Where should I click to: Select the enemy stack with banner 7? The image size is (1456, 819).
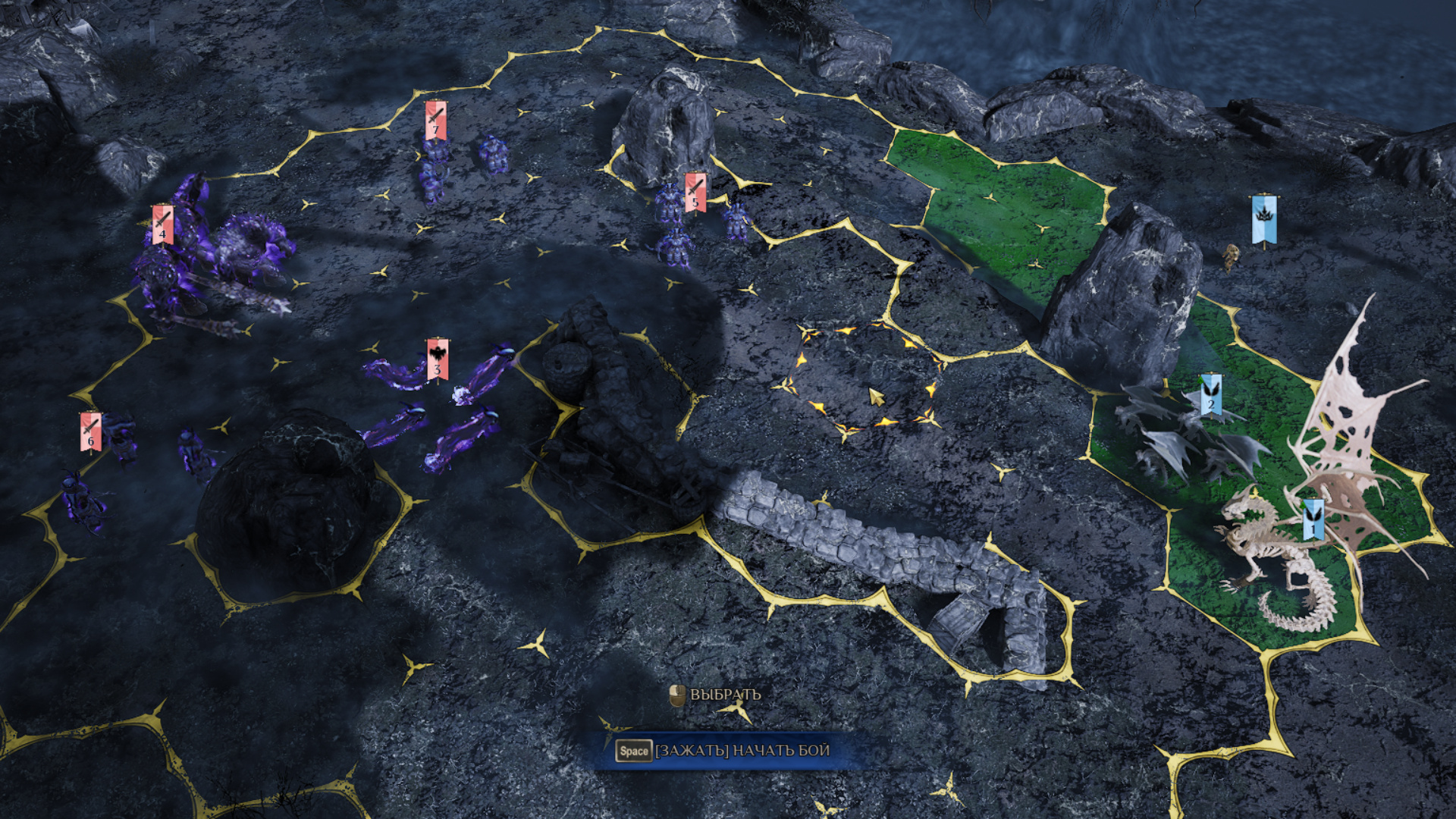coord(435,121)
